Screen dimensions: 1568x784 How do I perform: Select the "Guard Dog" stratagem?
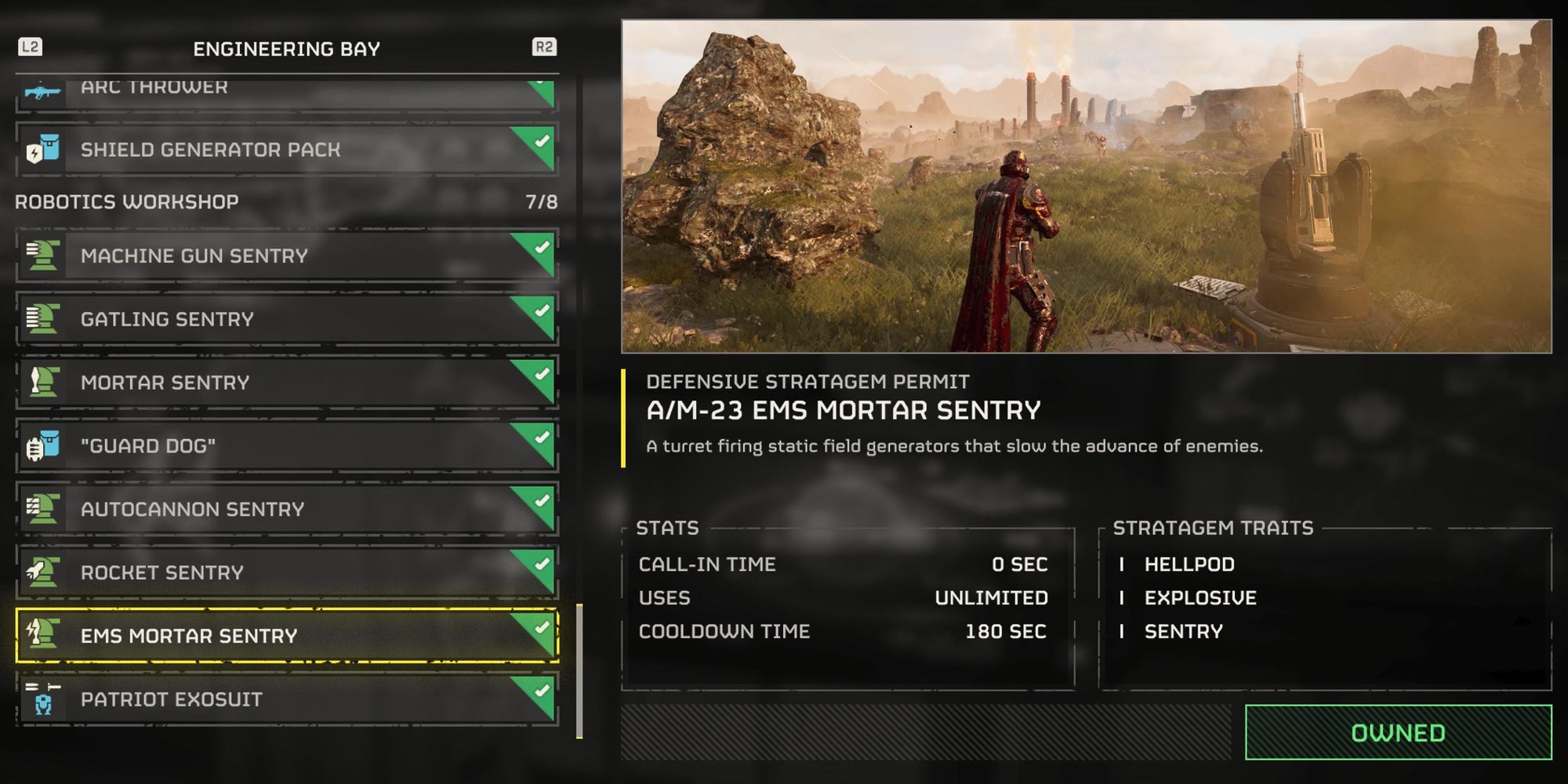click(x=286, y=446)
